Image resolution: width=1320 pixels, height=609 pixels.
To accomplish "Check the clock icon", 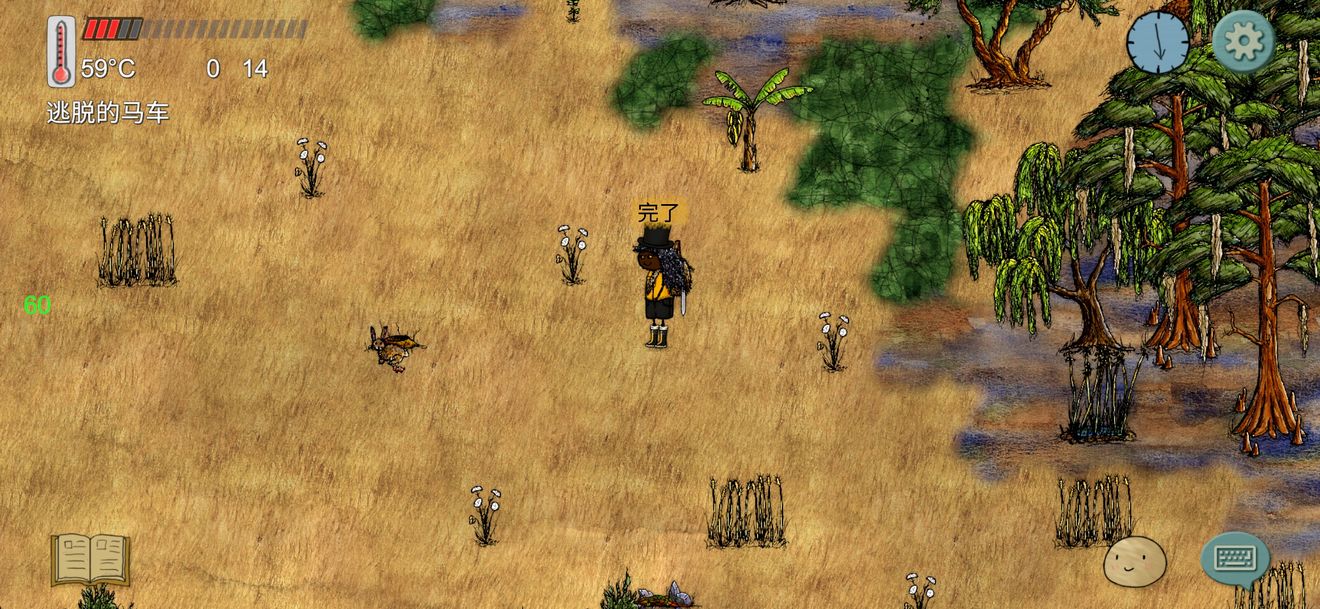I will [x=1157, y=43].
